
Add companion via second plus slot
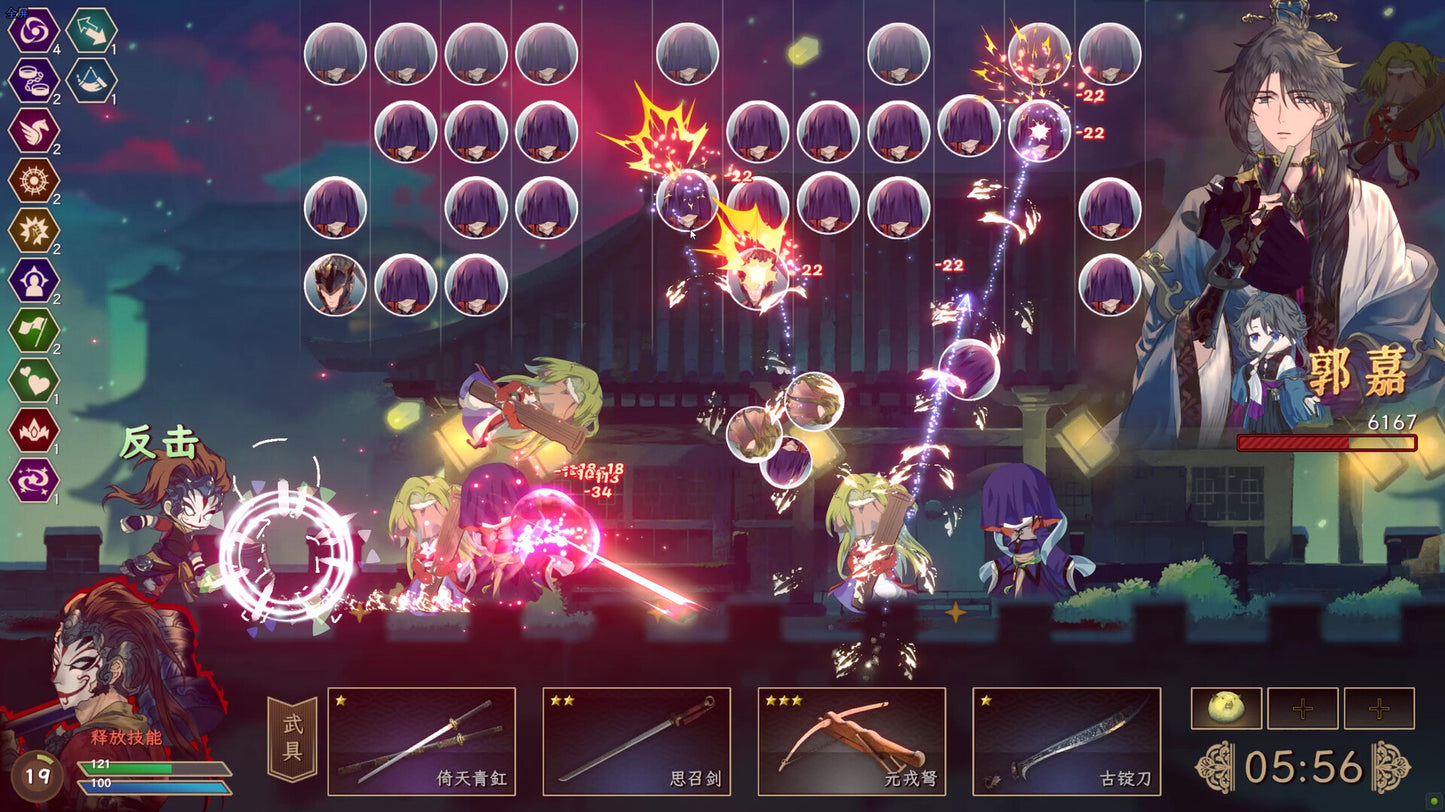click(x=1376, y=708)
